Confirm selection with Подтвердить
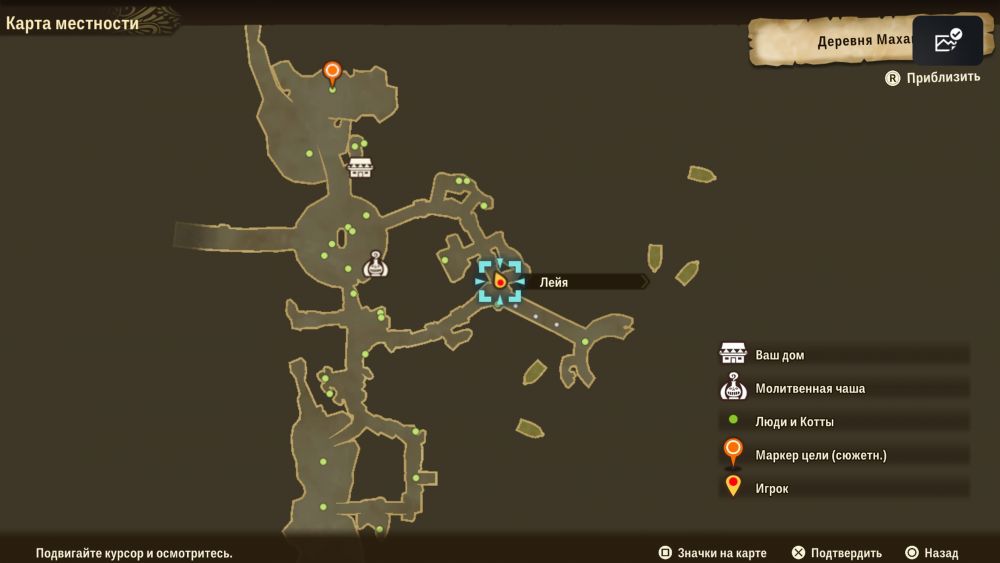 837,553
